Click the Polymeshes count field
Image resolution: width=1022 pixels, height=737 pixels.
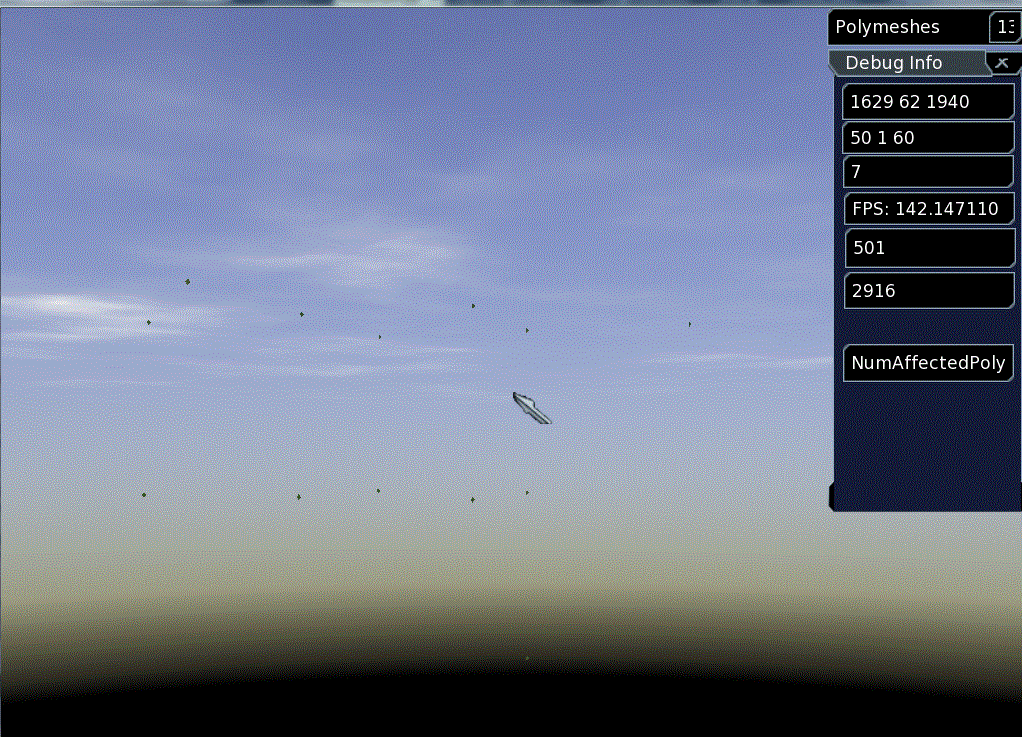(1004, 27)
